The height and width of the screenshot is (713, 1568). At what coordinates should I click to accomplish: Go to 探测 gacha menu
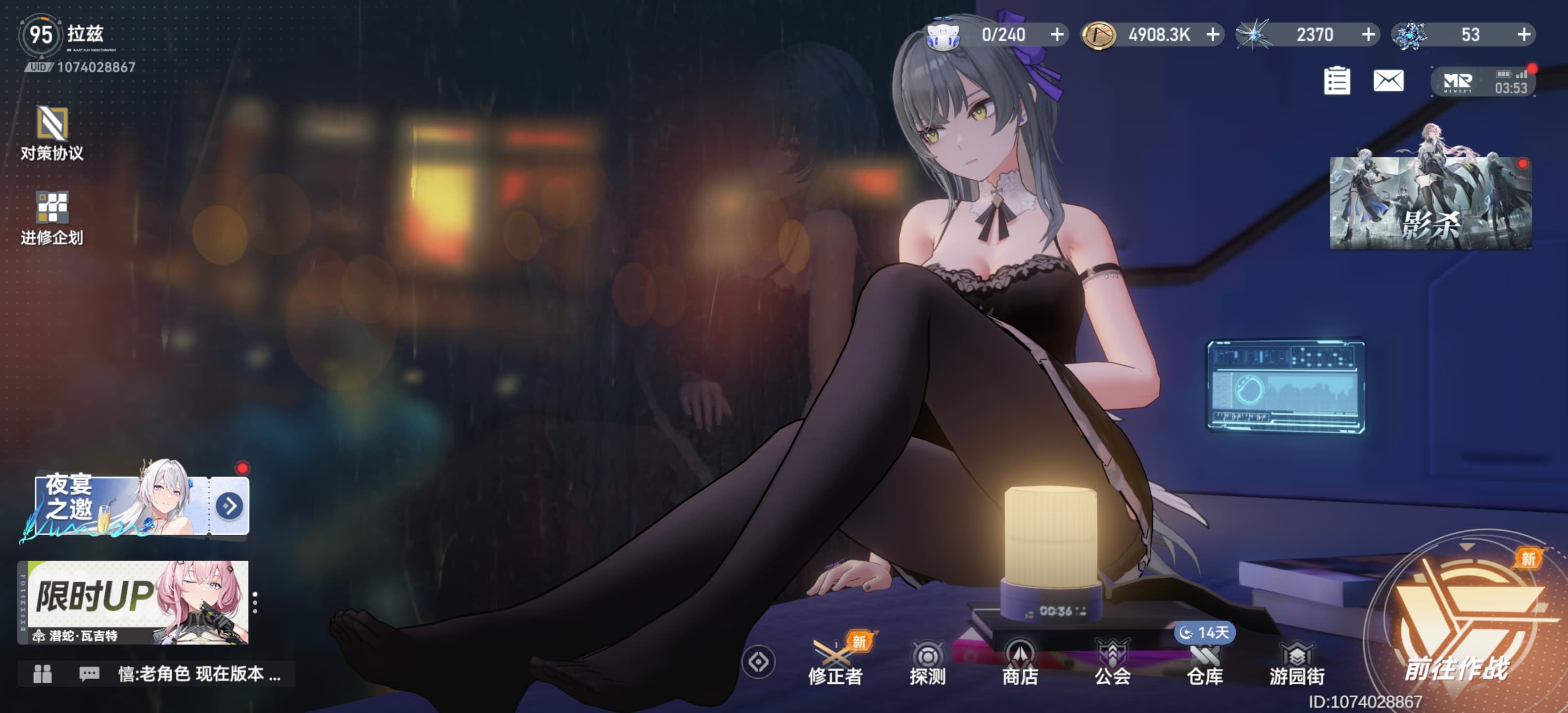tap(927, 663)
